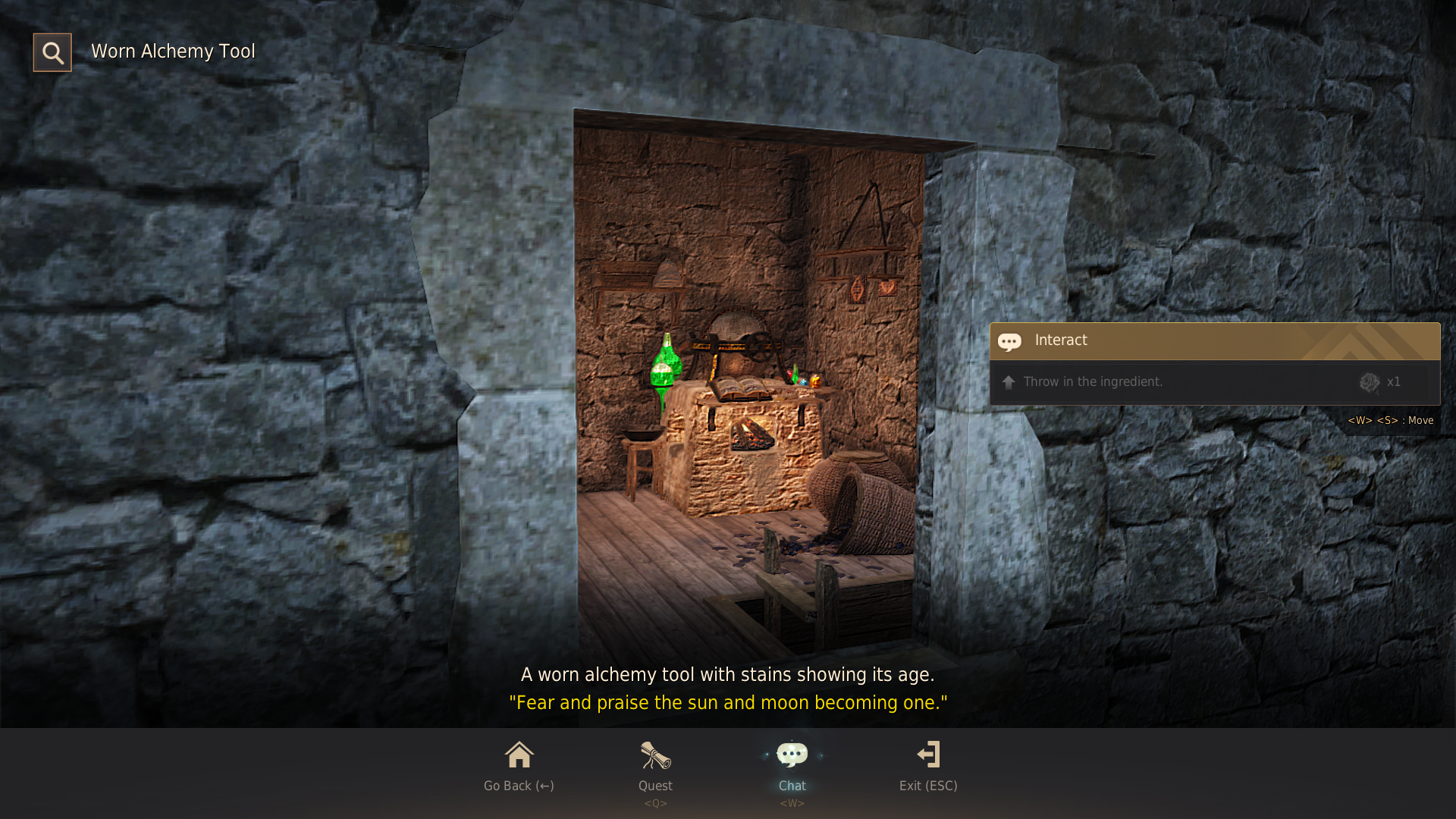Viewport: 1456px width, 819px height.
Task: Click the Interact panel header
Action: tap(1213, 340)
